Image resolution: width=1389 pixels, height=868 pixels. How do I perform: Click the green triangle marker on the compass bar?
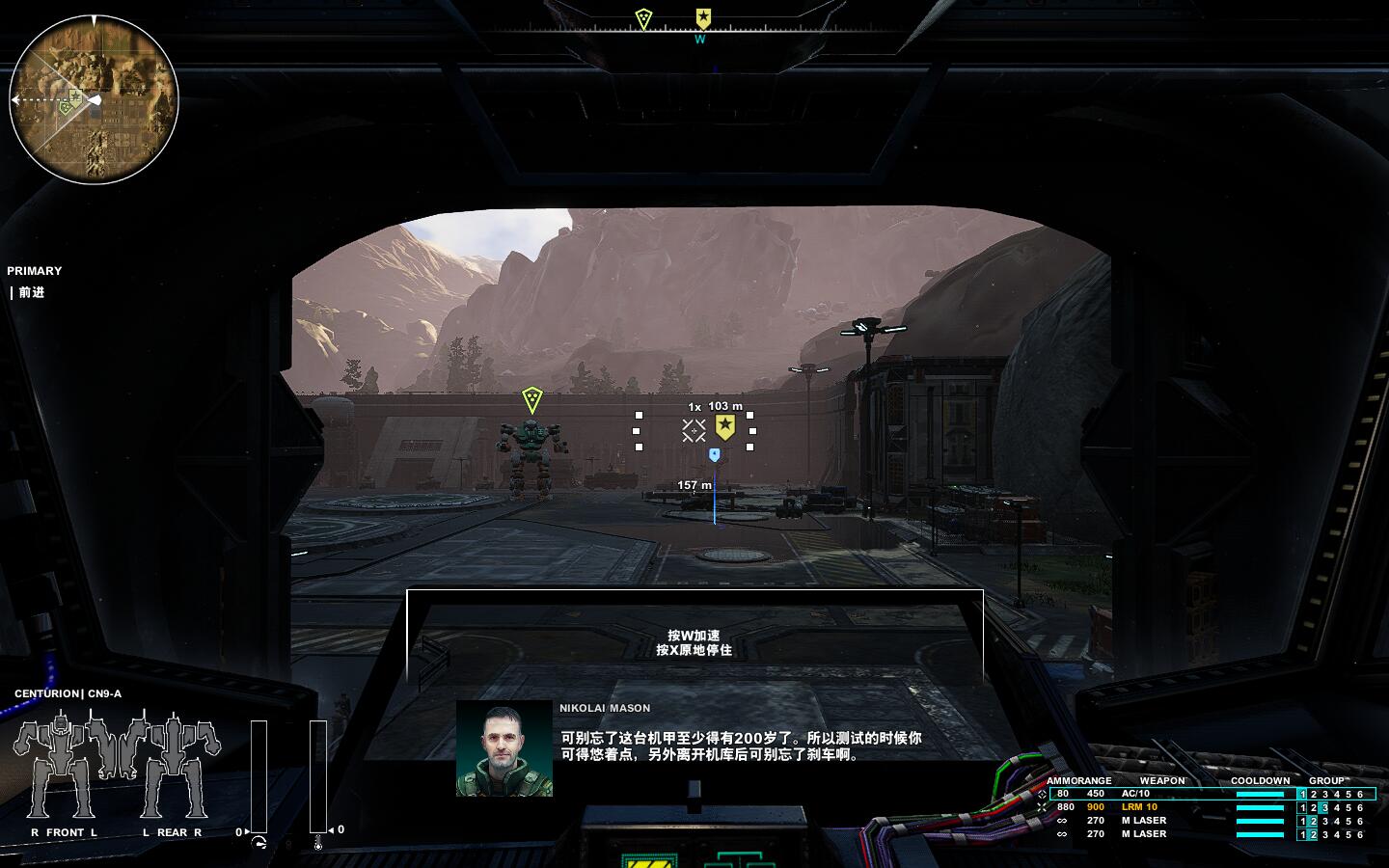pos(643,18)
